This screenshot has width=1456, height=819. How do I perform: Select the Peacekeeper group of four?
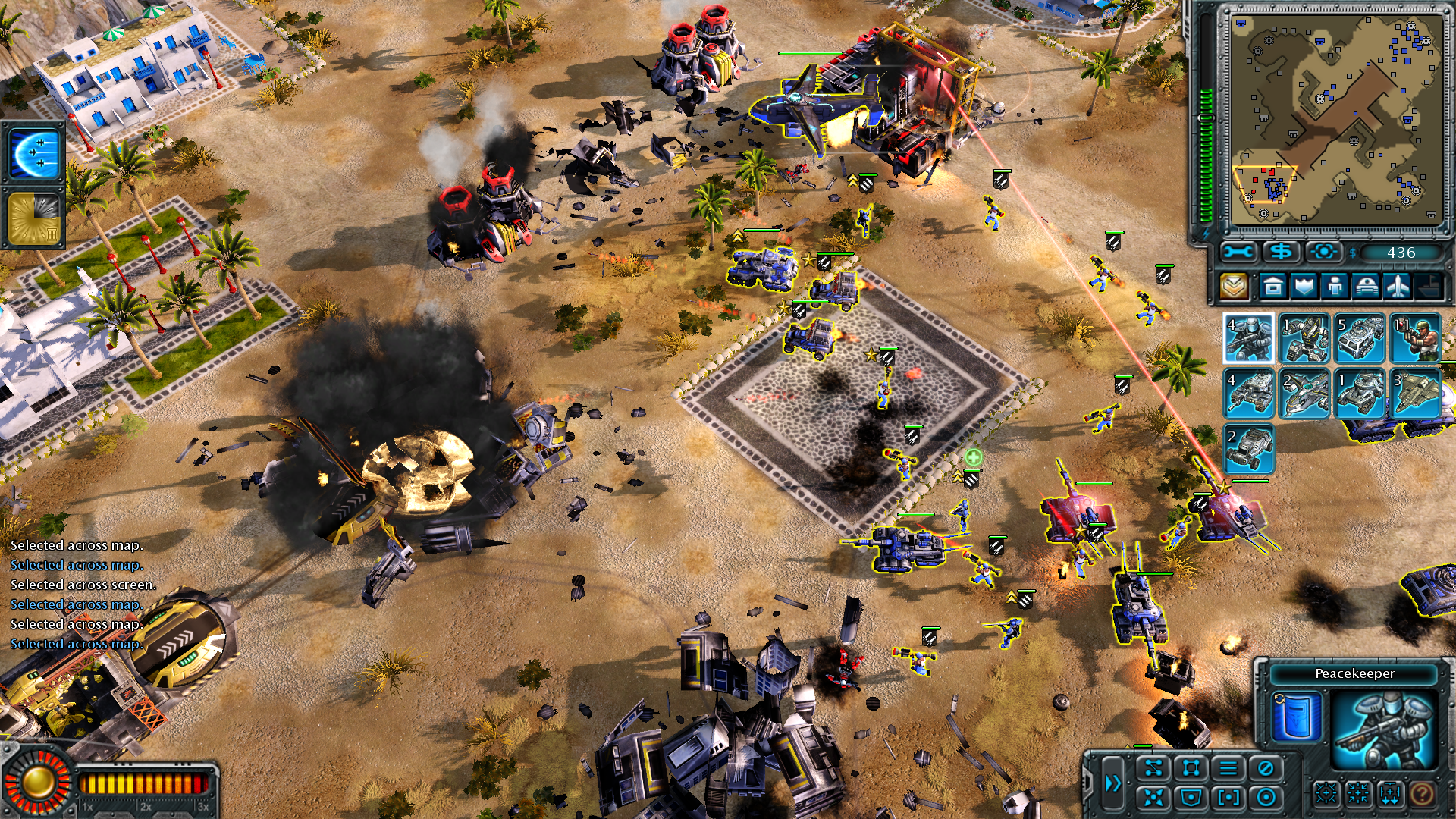(1248, 338)
